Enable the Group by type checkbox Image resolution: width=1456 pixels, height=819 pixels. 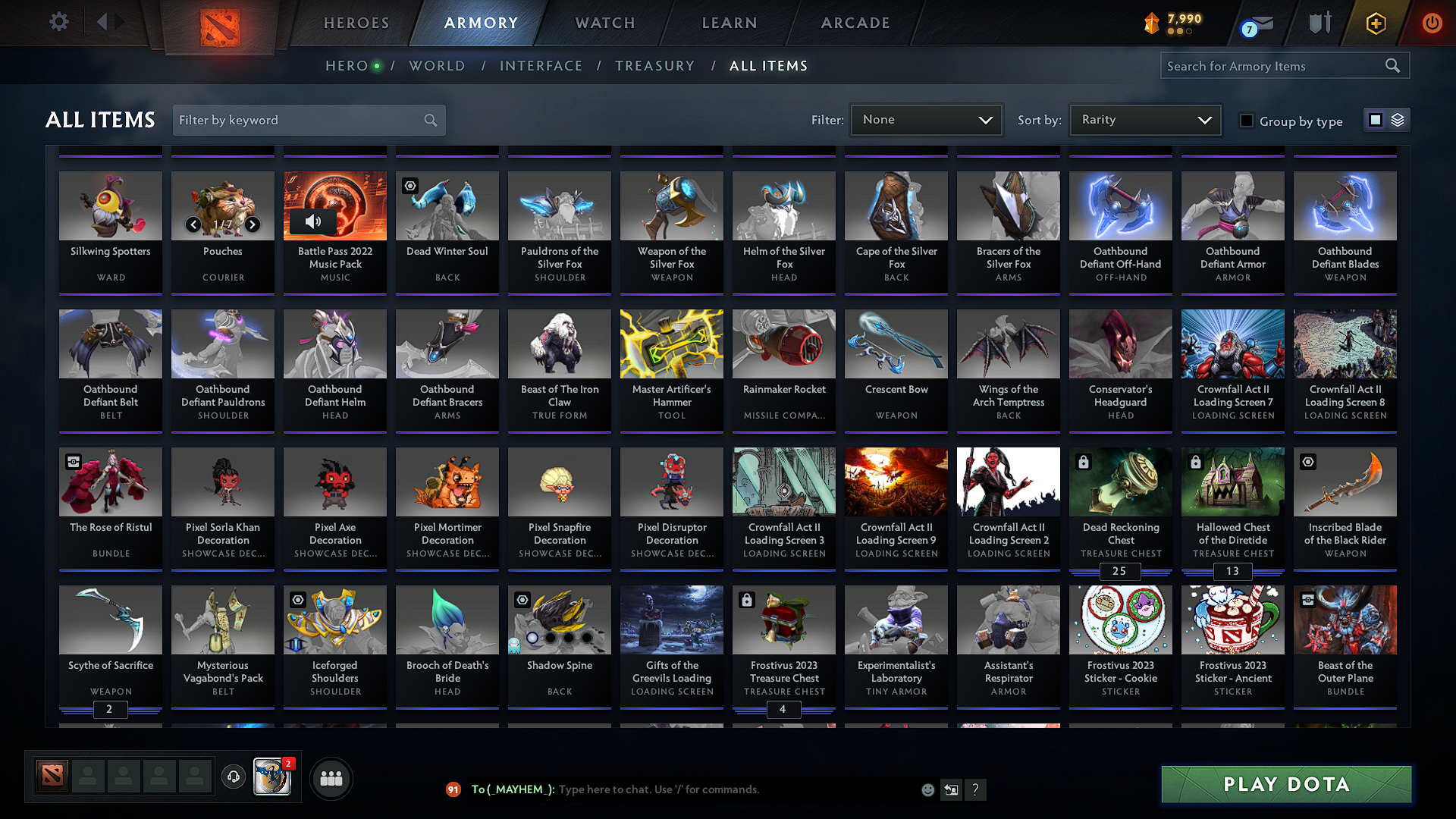(x=1246, y=121)
